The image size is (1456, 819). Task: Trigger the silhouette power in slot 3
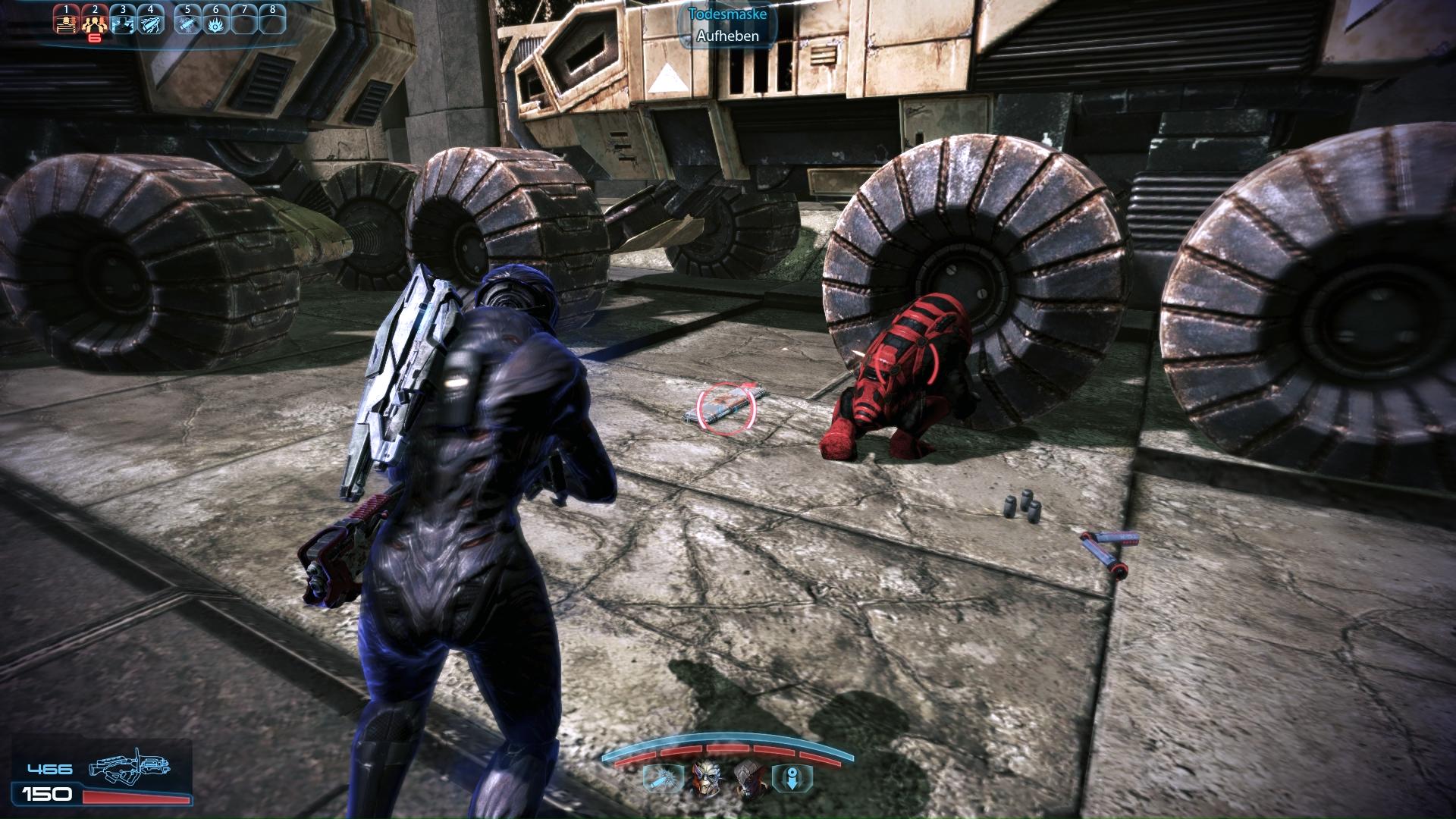click(123, 20)
